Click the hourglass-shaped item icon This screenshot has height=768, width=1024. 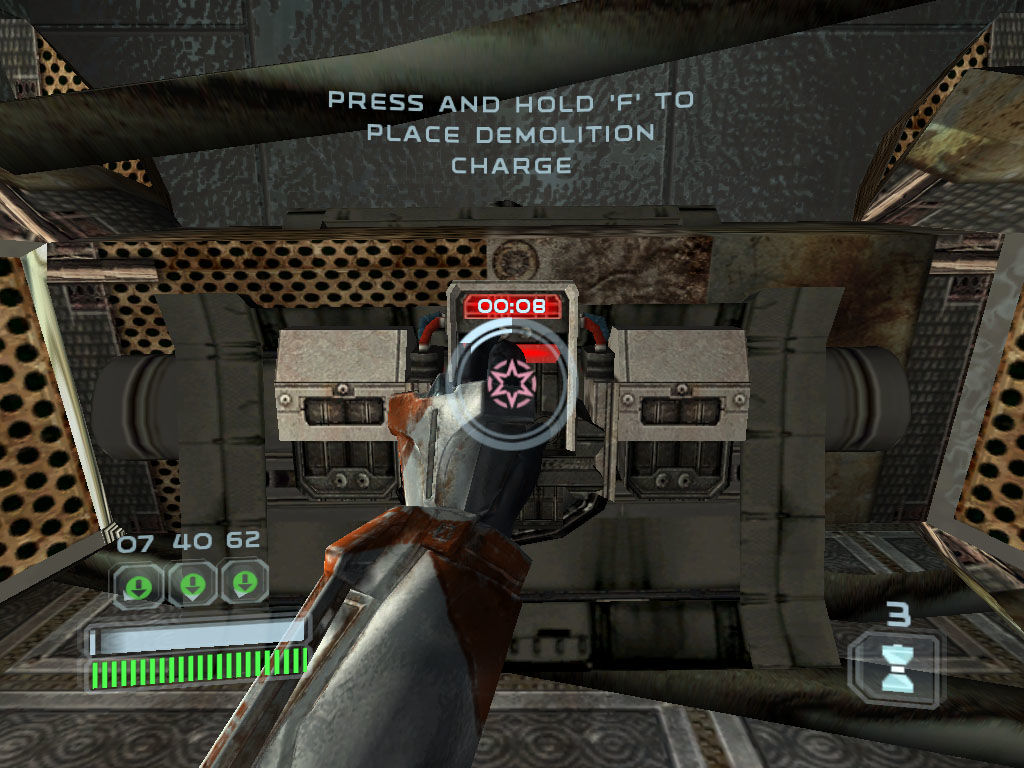click(895, 666)
